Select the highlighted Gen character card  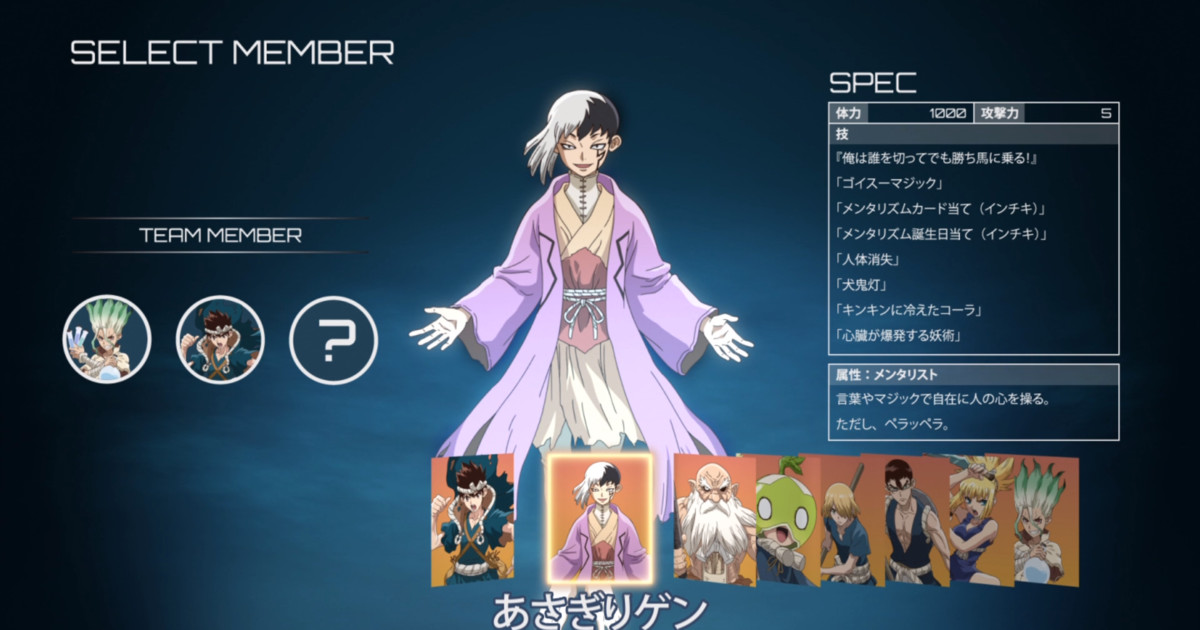(x=599, y=519)
